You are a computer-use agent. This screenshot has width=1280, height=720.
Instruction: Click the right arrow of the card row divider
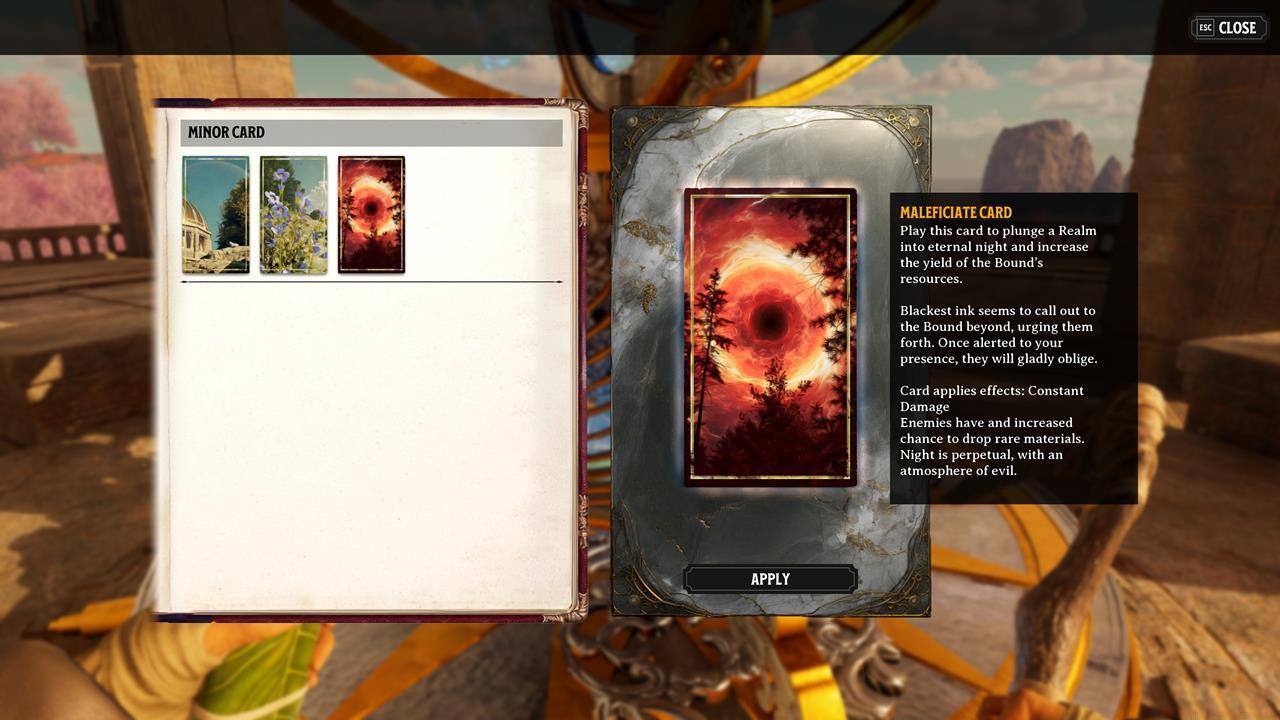[x=561, y=282]
